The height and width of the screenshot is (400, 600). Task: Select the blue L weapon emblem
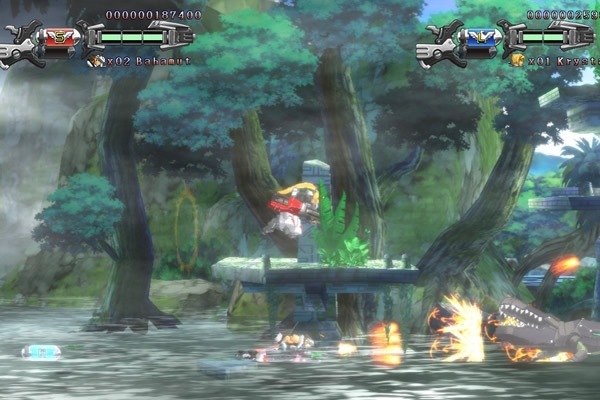479,38
